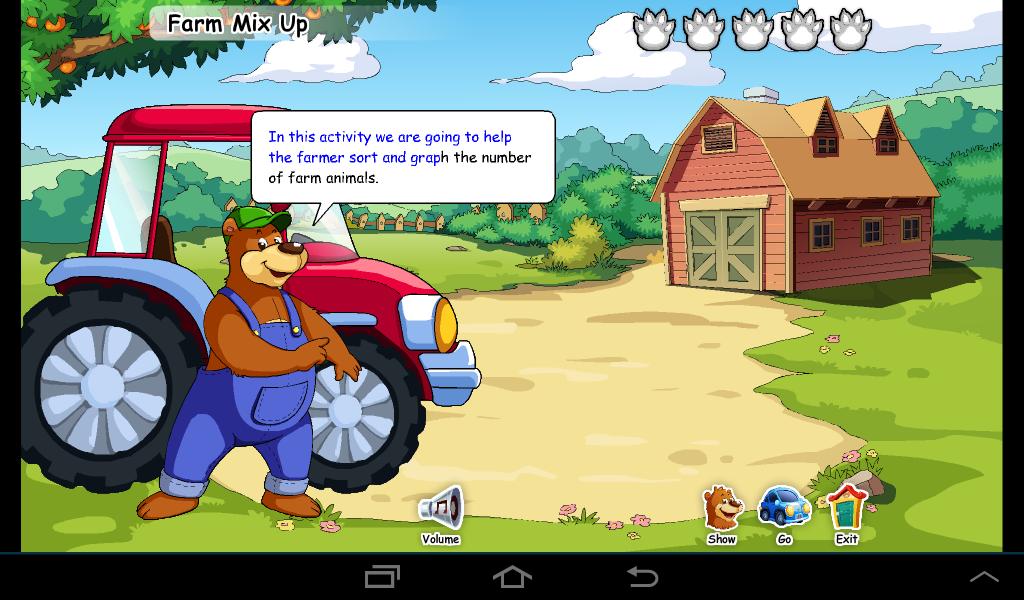Leave via the Exit house button

[x=847, y=509]
